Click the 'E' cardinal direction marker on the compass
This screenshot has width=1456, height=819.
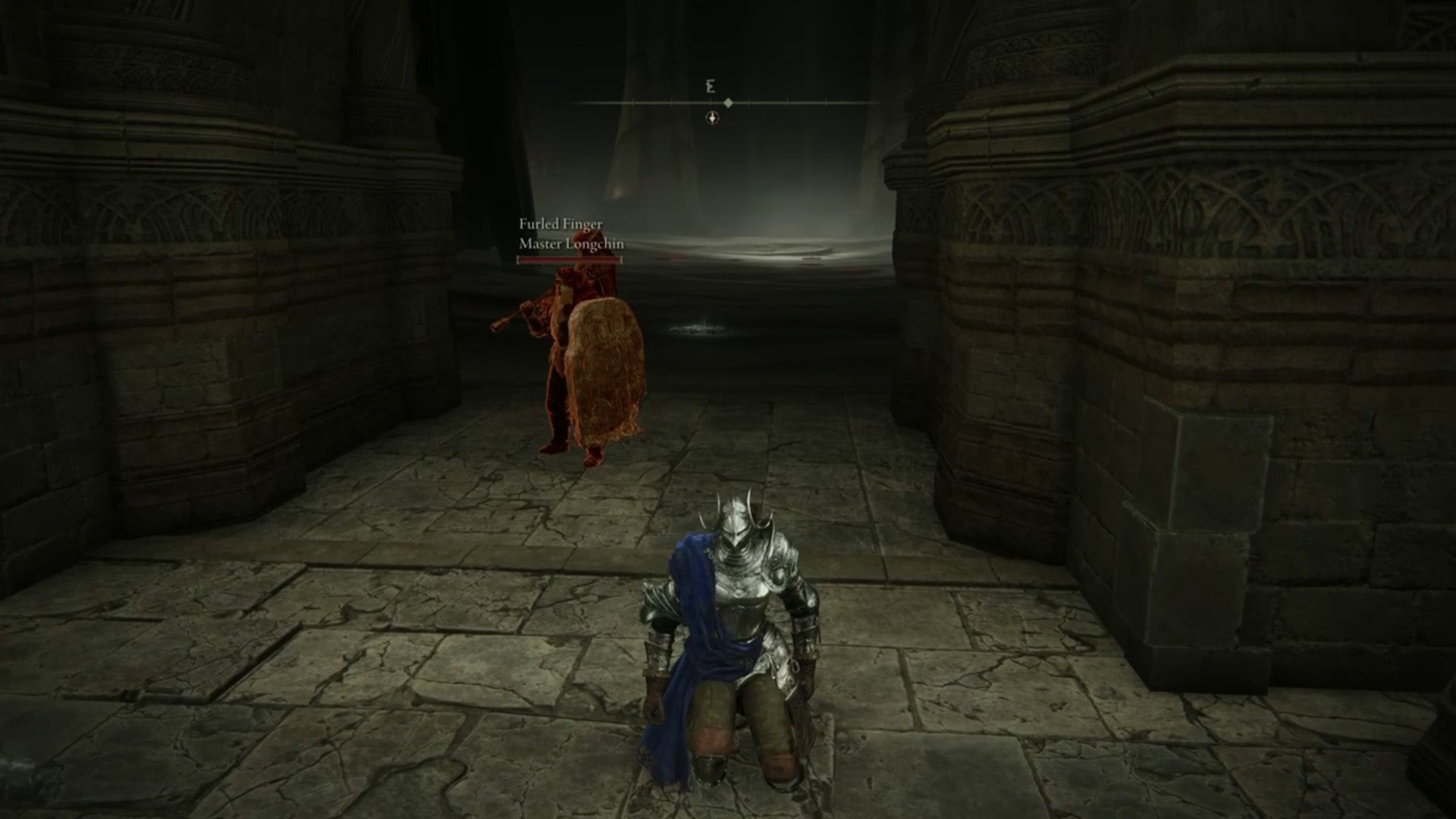[710, 86]
